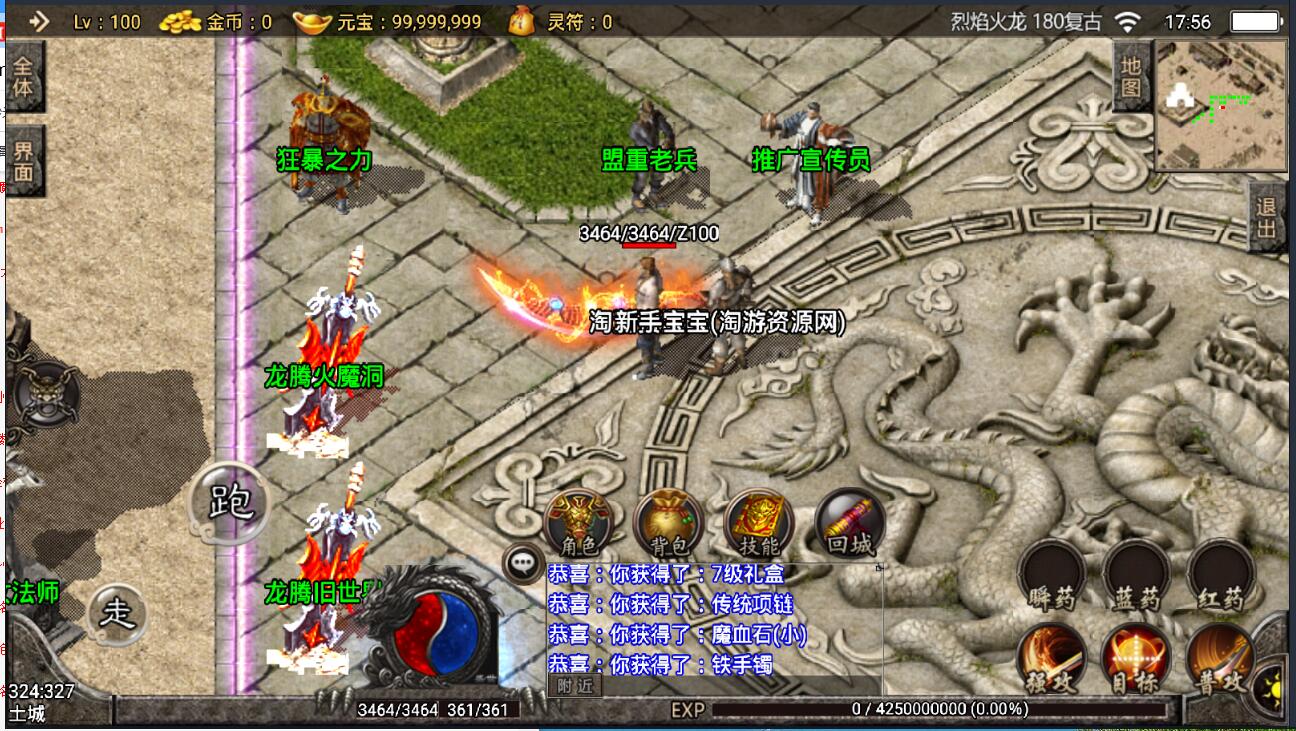Tap the 全体 button
The image size is (1296, 731).
[x=23, y=74]
